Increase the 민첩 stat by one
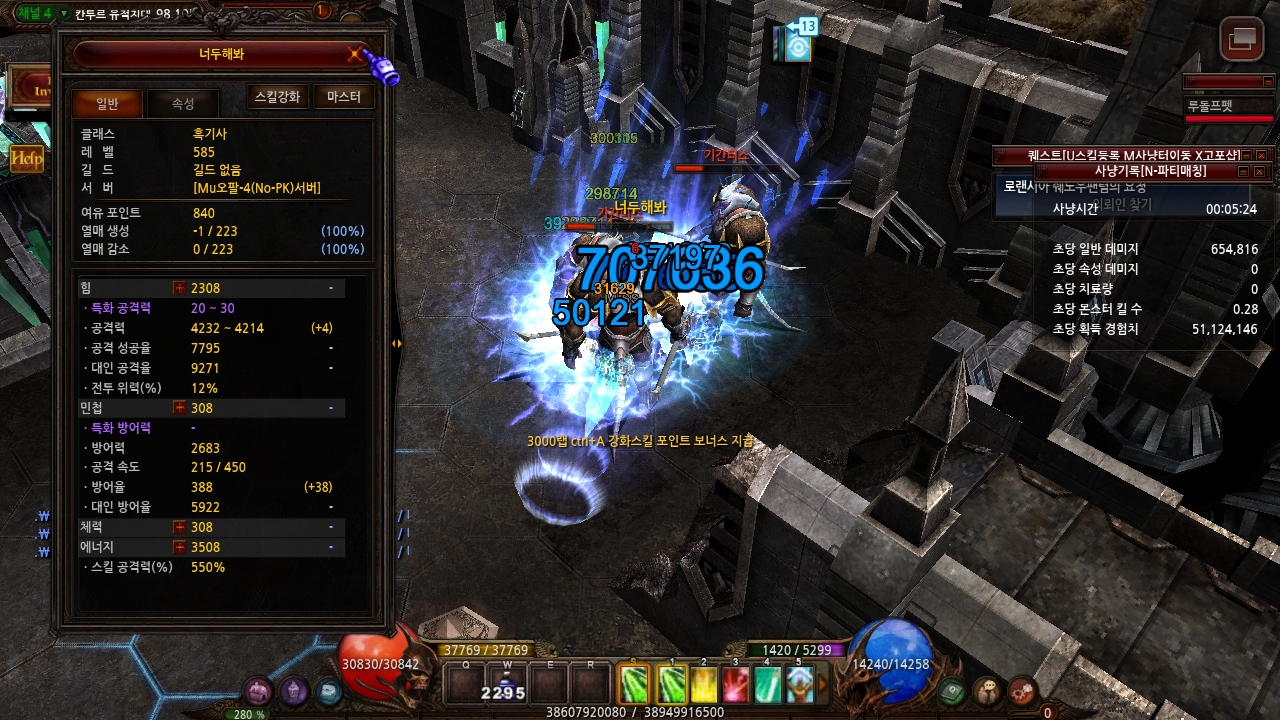Screen dimensions: 1280x720 (x=180, y=408)
